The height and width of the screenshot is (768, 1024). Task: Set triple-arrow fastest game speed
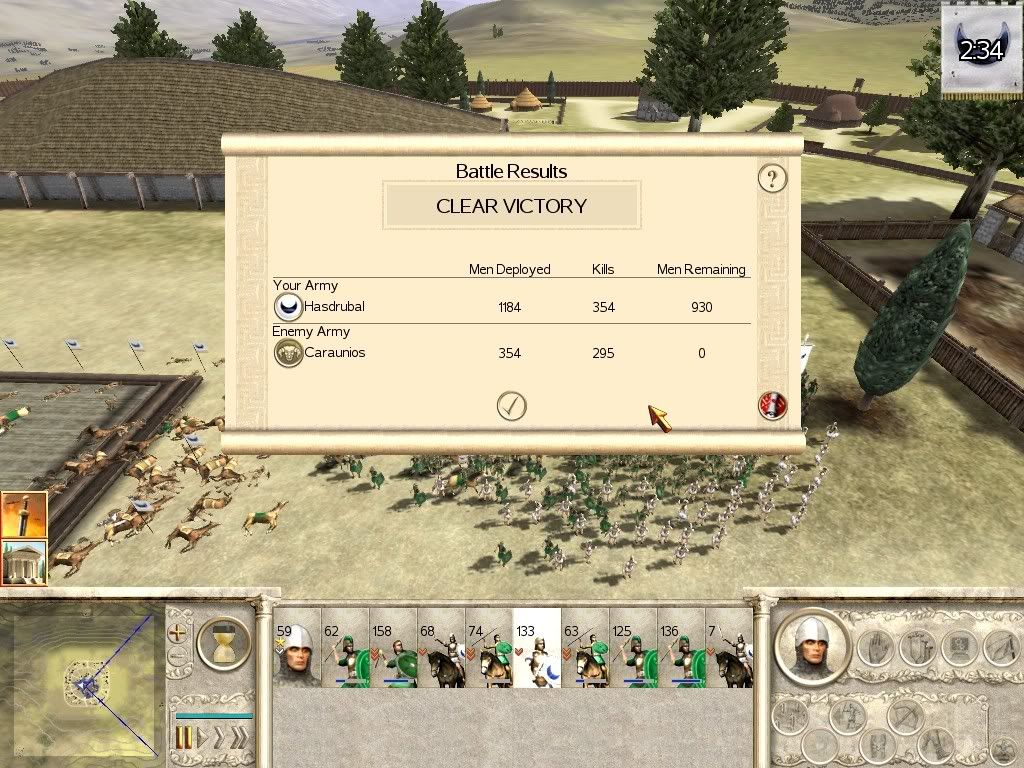click(x=239, y=738)
